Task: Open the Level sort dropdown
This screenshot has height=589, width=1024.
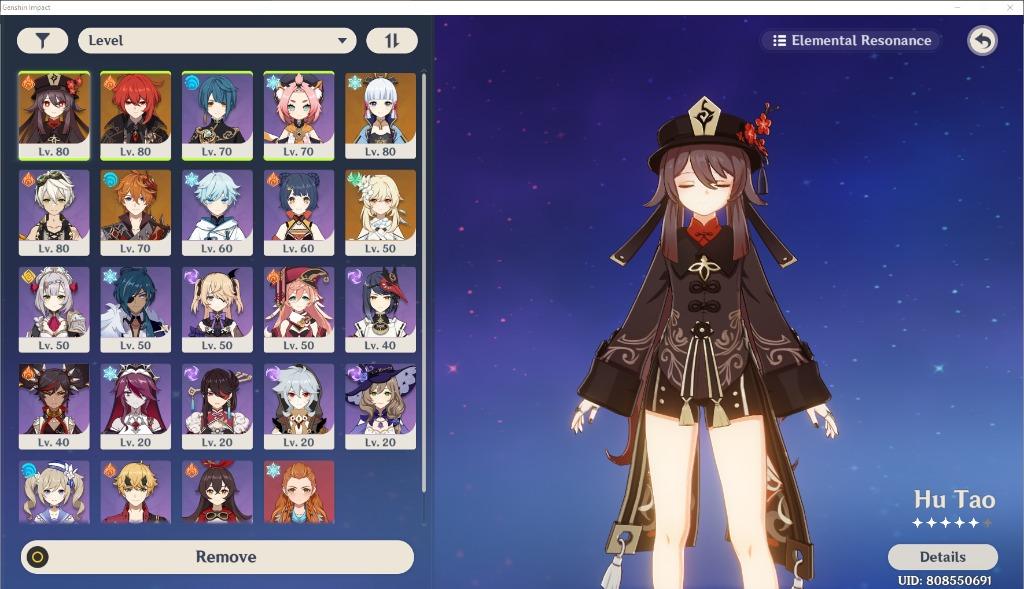Action: click(217, 41)
